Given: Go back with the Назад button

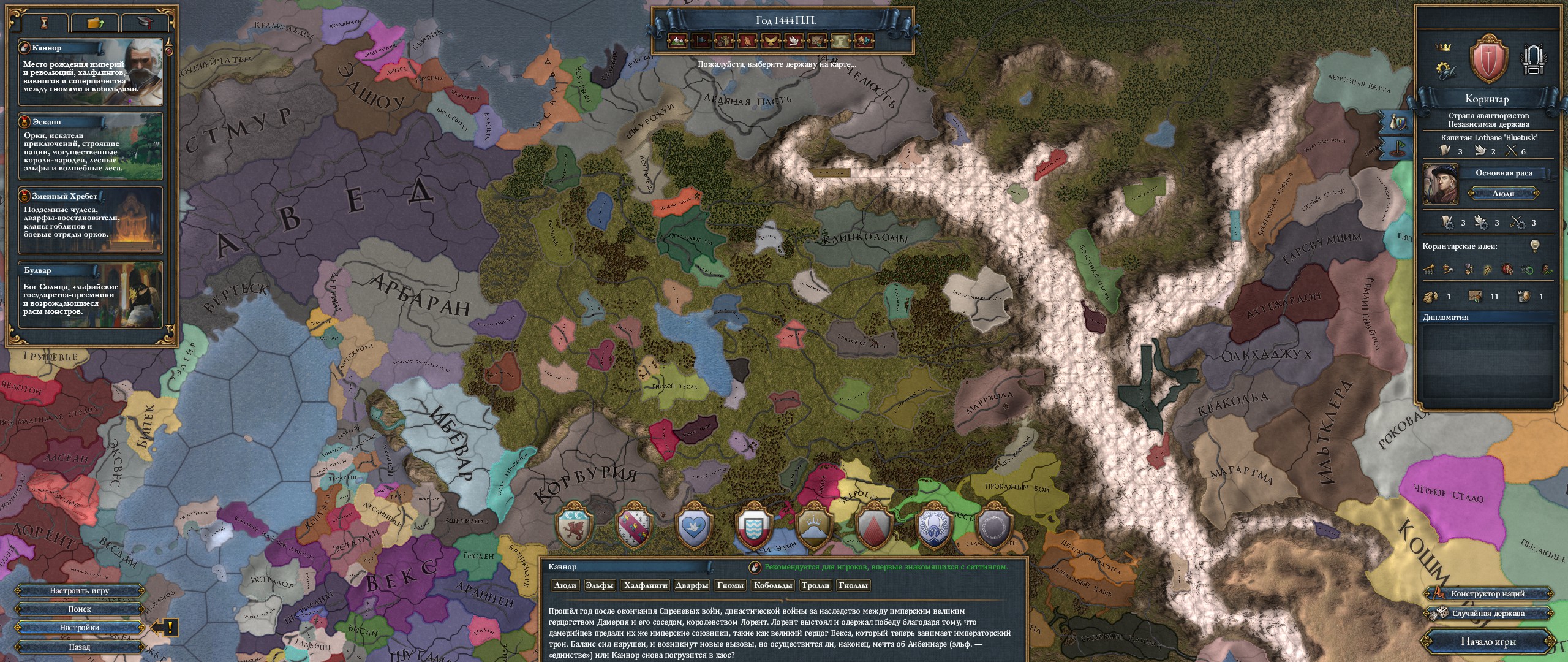Looking at the screenshot, I should [80, 647].
